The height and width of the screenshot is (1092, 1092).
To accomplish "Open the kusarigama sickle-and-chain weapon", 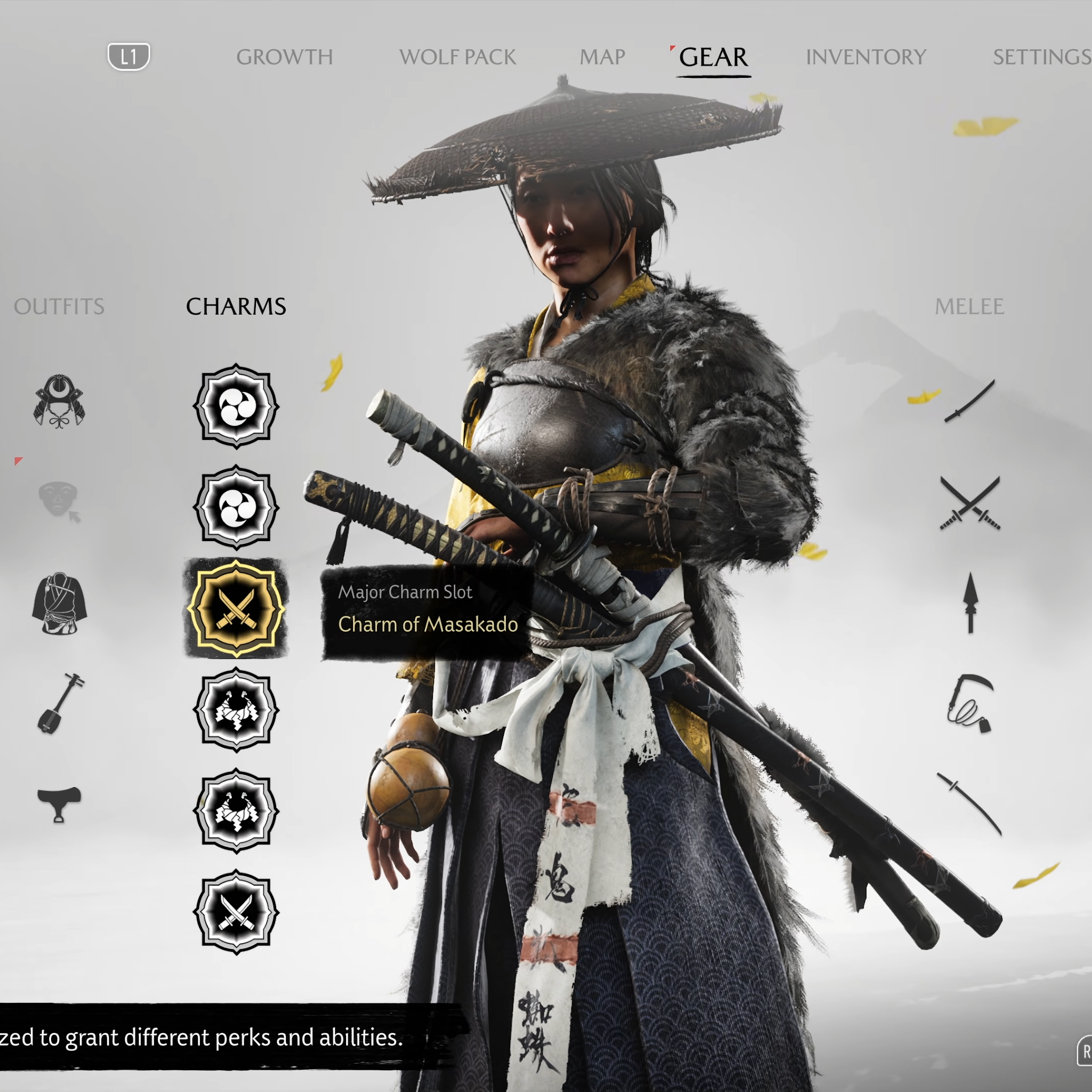I will coord(969,703).
